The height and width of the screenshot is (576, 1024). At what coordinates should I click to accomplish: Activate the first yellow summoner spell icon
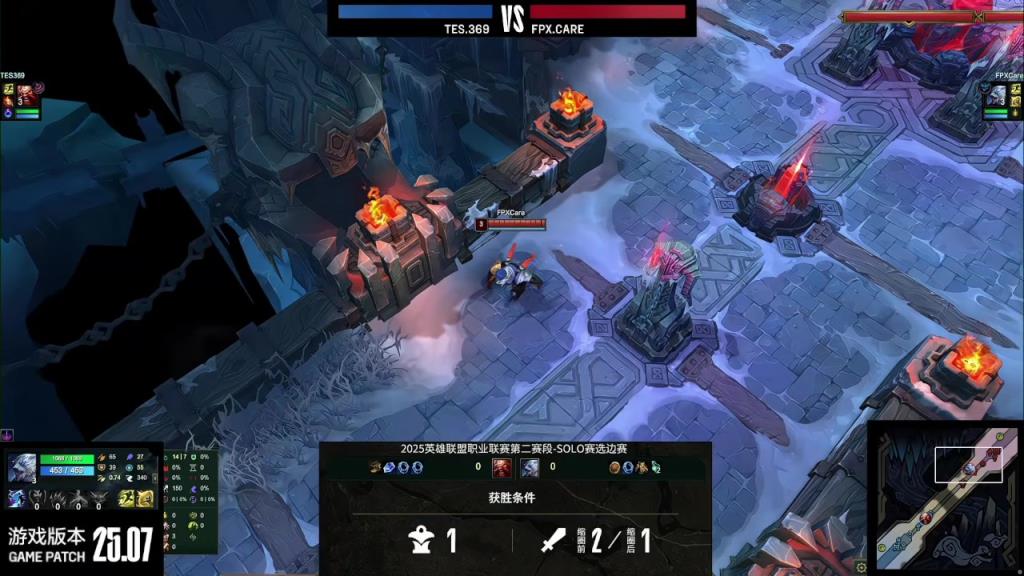127,499
